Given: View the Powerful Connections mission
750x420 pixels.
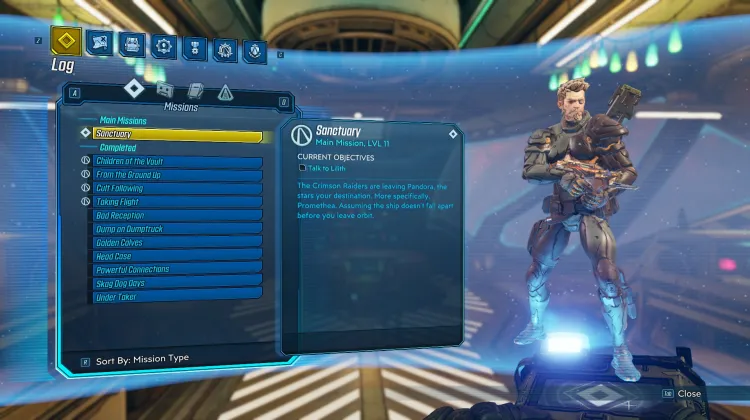Looking at the screenshot, I should coord(176,270).
